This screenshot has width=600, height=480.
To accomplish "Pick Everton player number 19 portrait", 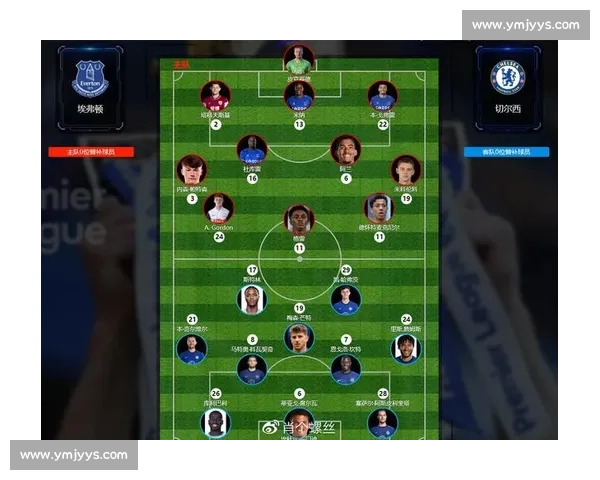I will (x=406, y=169).
